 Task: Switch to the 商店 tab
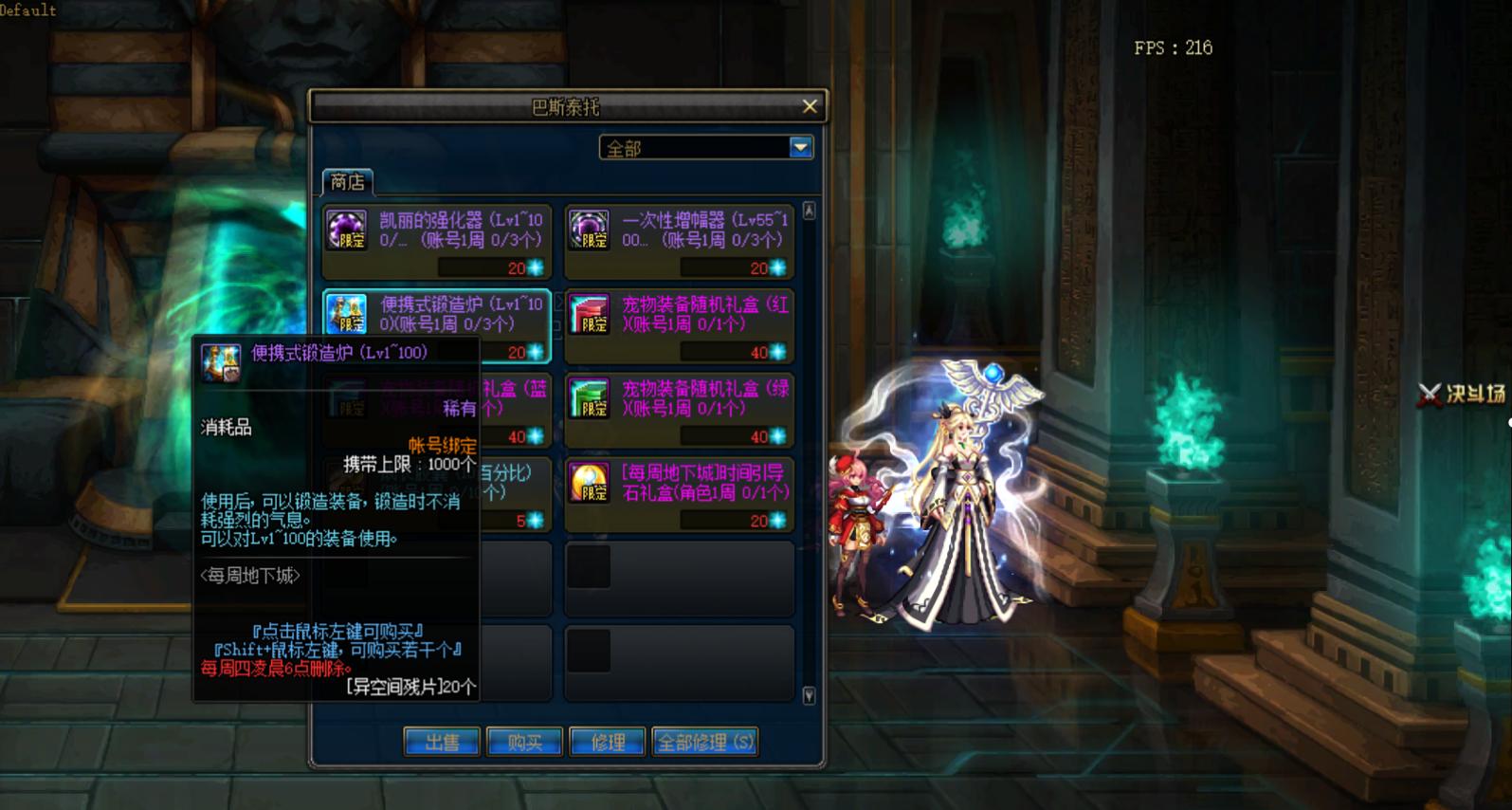click(349, 179)
